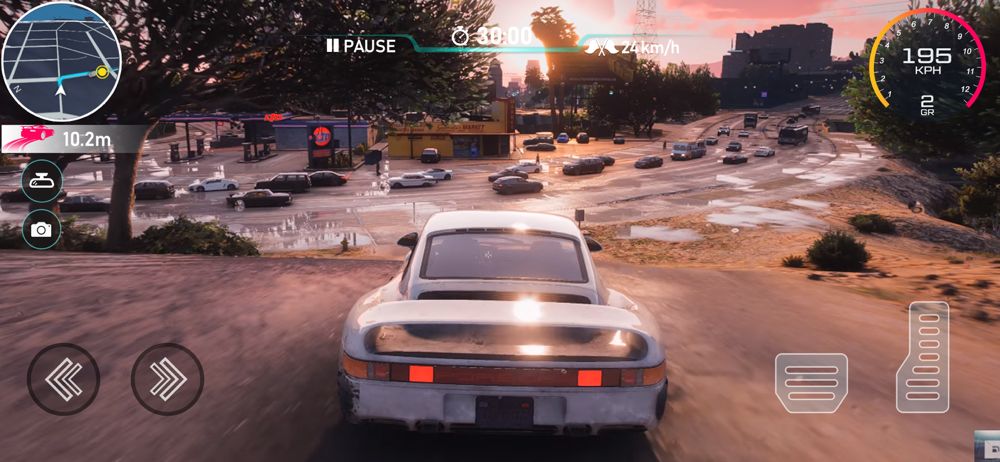Hit the brake pedal
This screenshot has width=1000, height=462.
[811, 382]
